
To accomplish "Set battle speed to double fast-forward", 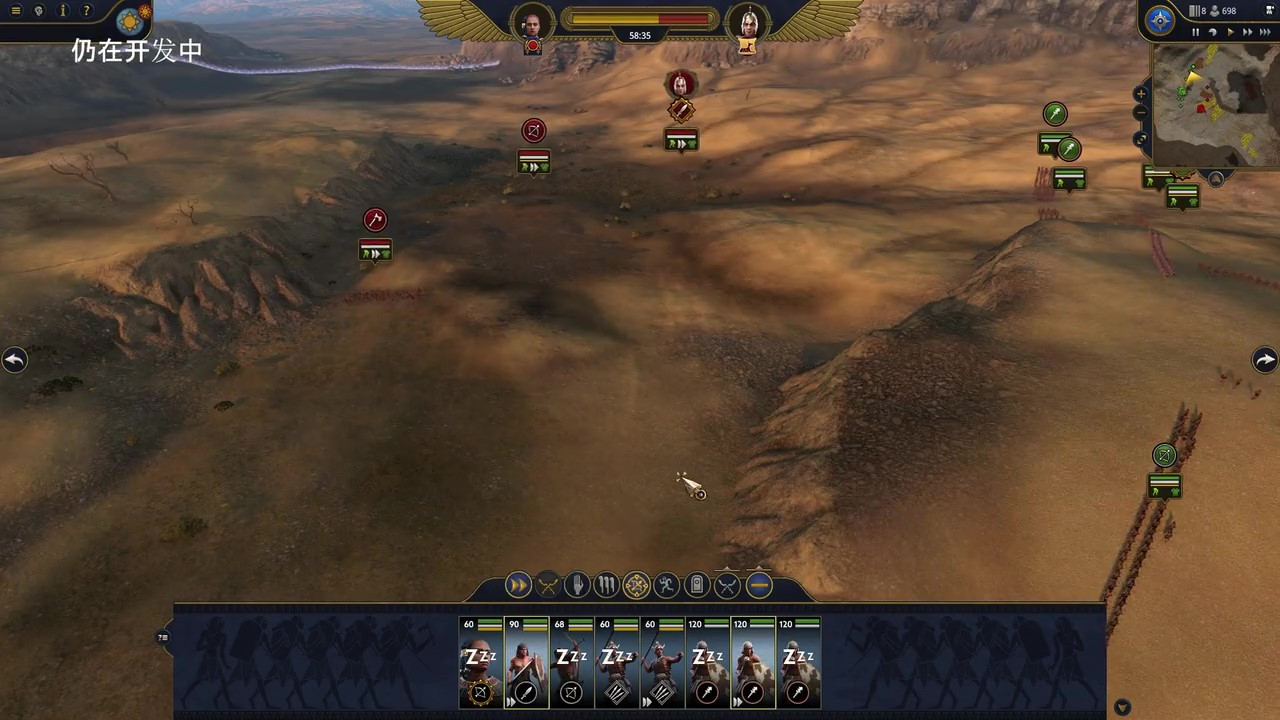I will click(x=1248, y=32).
